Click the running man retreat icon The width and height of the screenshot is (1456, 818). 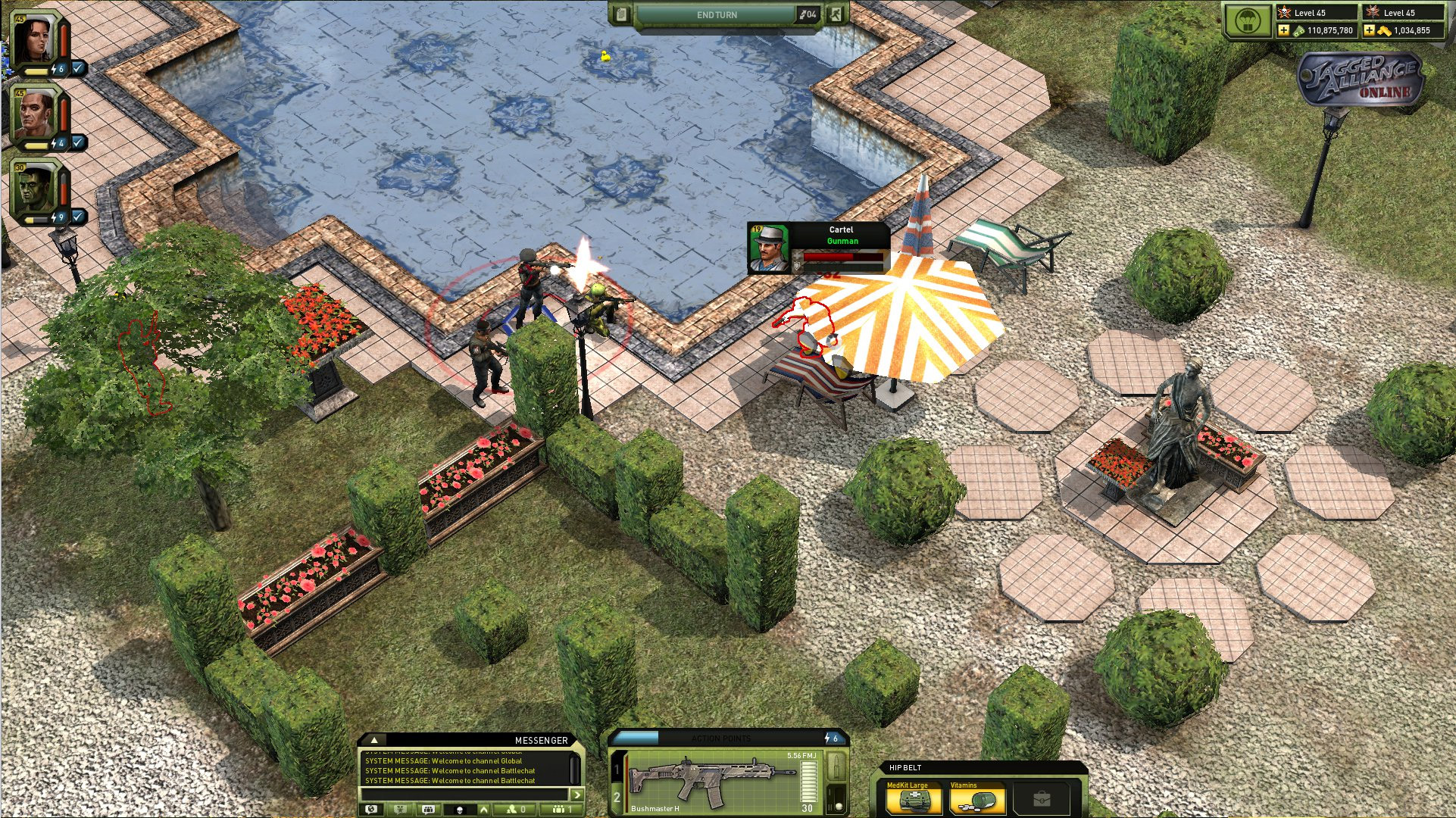click(x=836, y=14)
